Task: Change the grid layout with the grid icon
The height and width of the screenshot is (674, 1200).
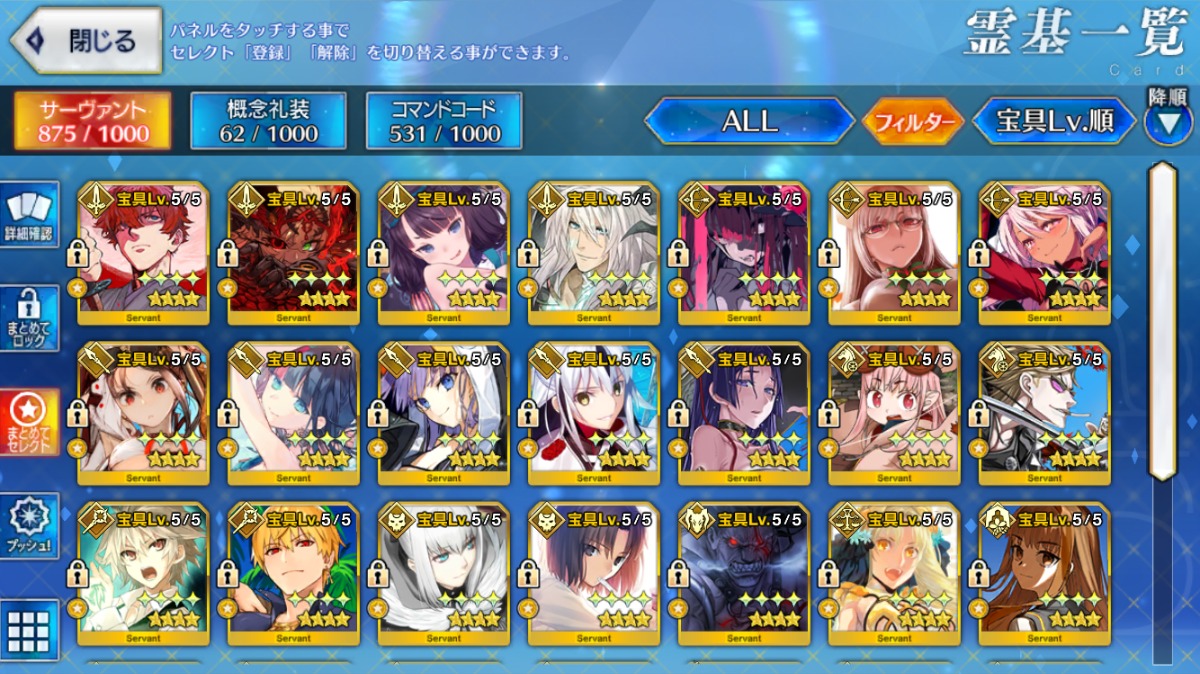Action: click(29, 629)
